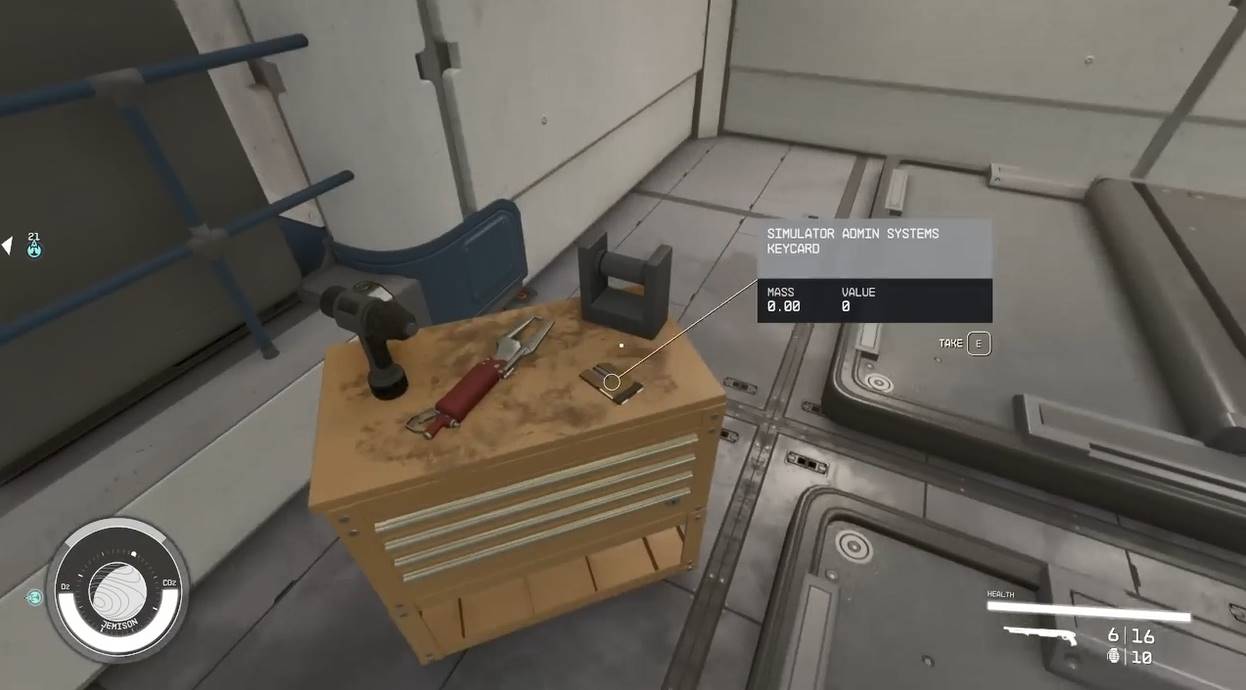
Task: Click the Simulator Admin Systems Keycard info panel
Action: coord(874,270)
